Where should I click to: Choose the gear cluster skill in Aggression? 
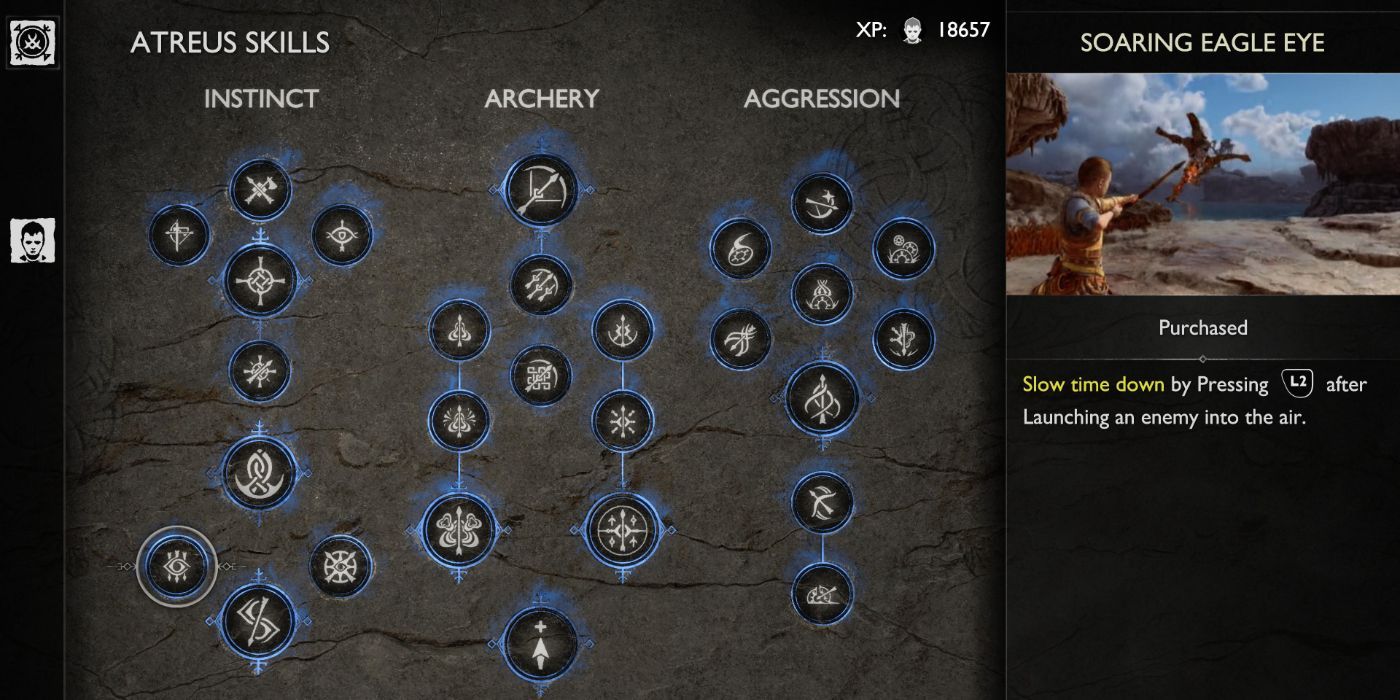[x=904, y=248]
